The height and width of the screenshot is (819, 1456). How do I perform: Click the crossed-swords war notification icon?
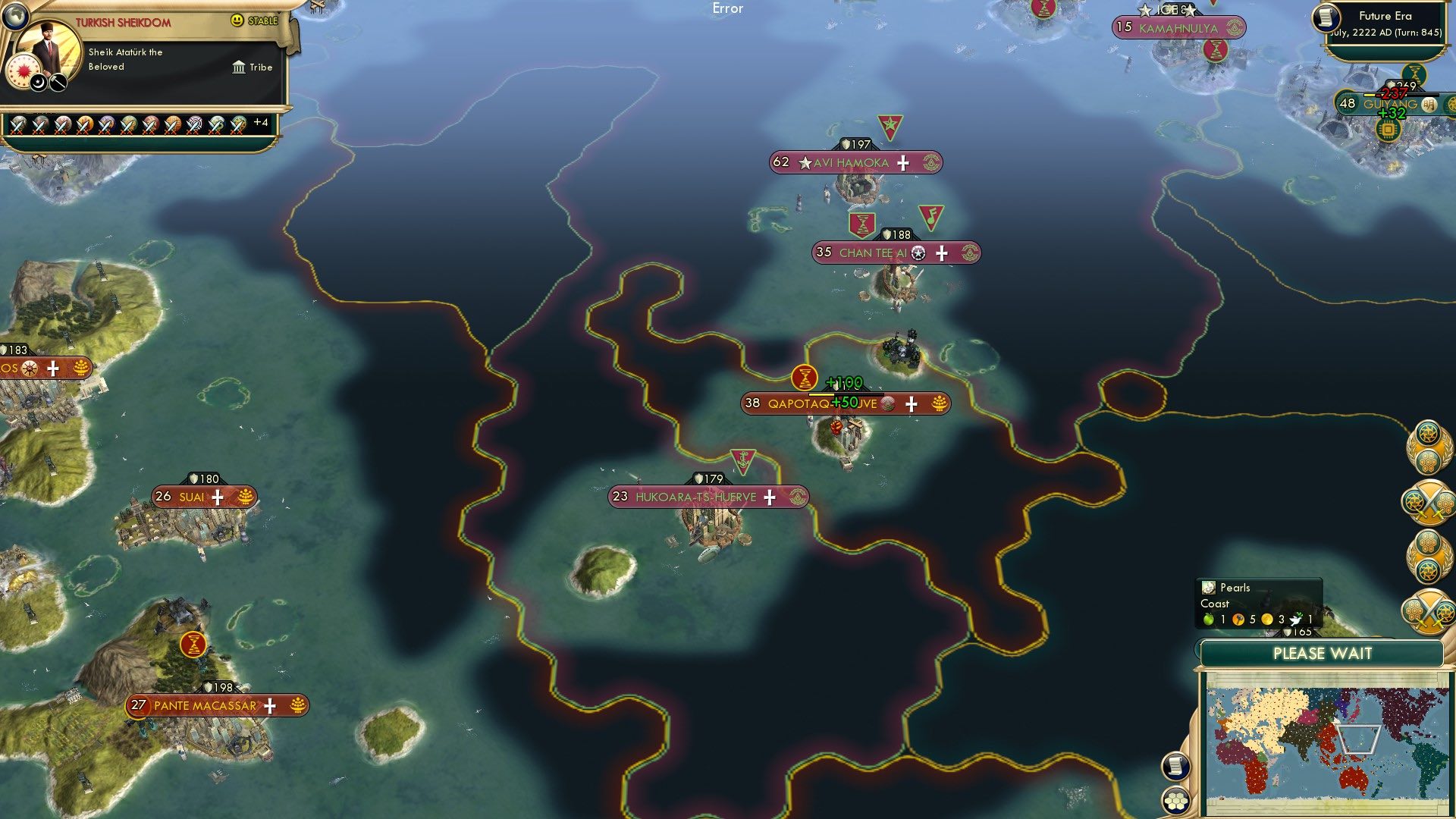pos(1431,503)
